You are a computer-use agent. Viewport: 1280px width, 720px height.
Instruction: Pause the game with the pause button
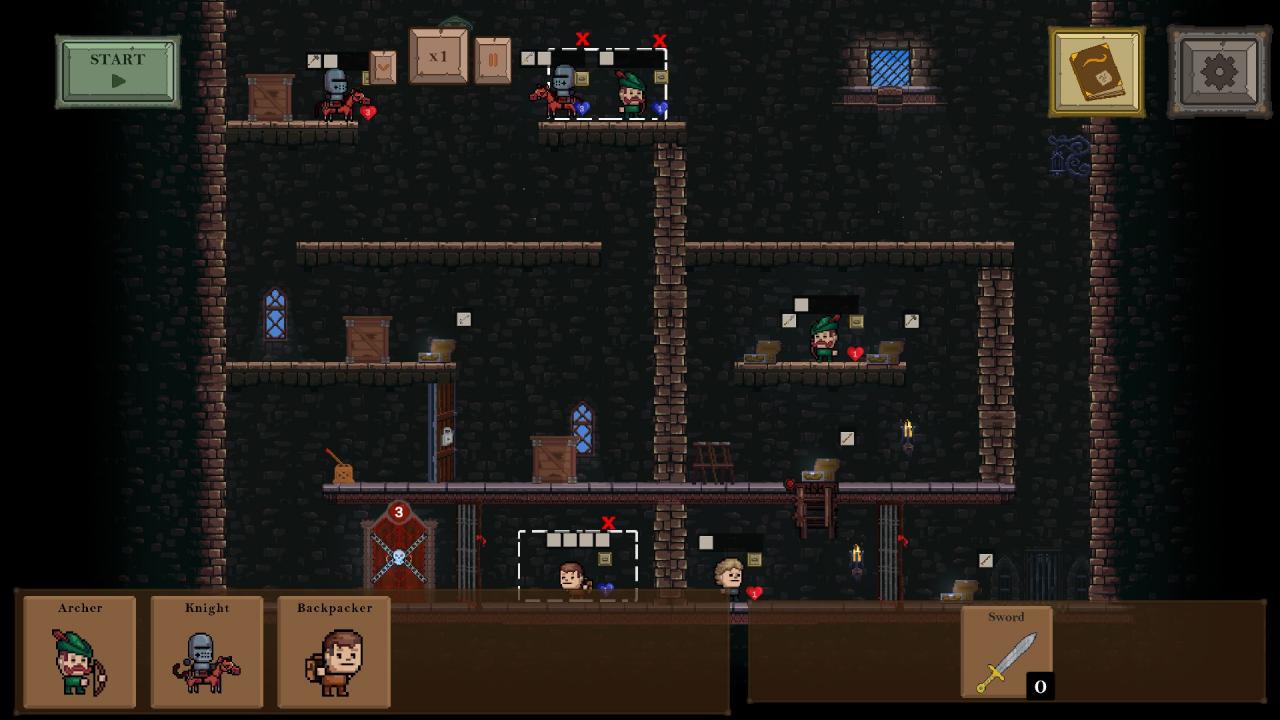[492, 60]
